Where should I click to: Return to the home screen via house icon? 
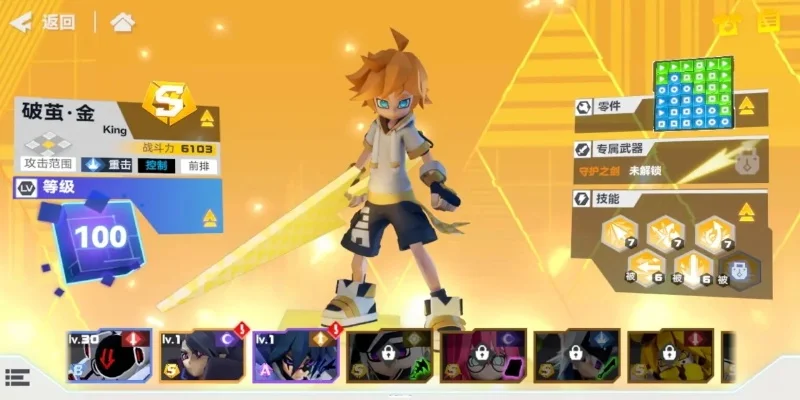[x=123, y=22]
